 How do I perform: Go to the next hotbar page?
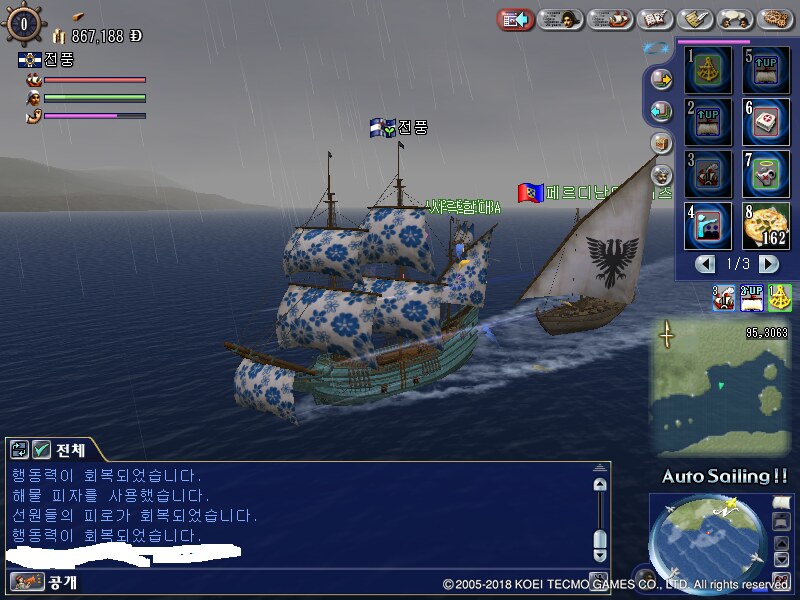point(768,264)
